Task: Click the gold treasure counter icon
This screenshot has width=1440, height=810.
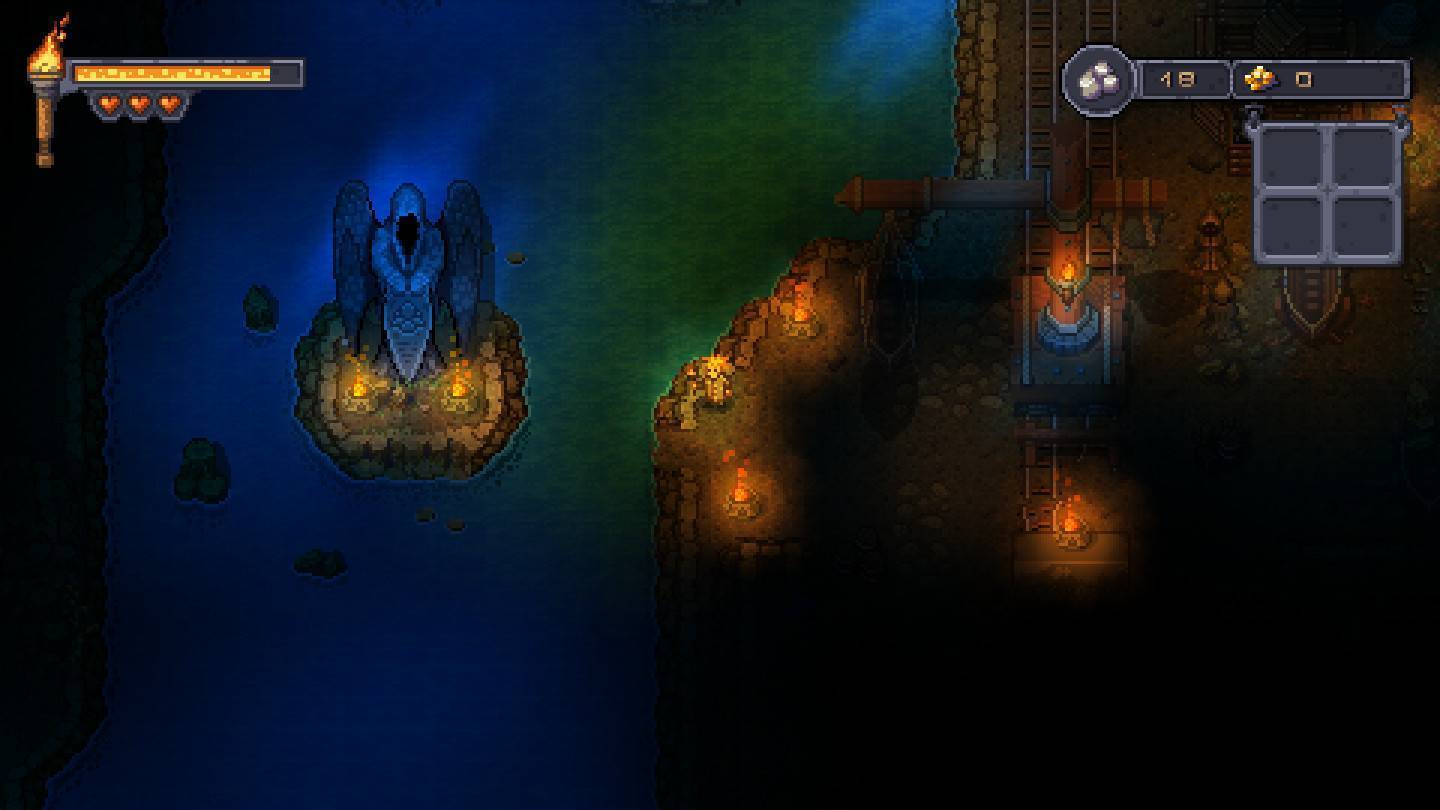Action: pyautogui.click(x=1258, y=79)
